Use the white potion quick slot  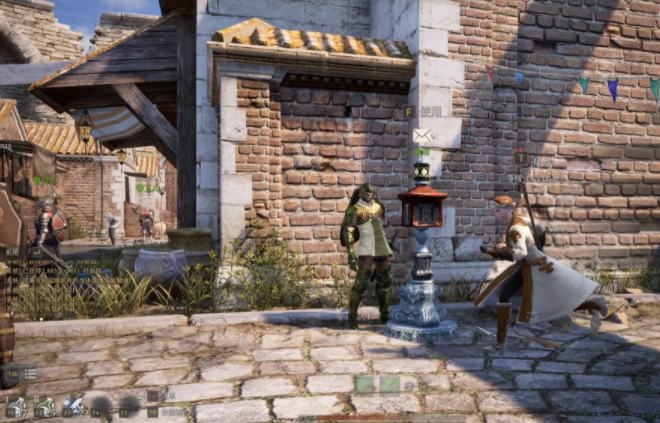coord(16,407)
